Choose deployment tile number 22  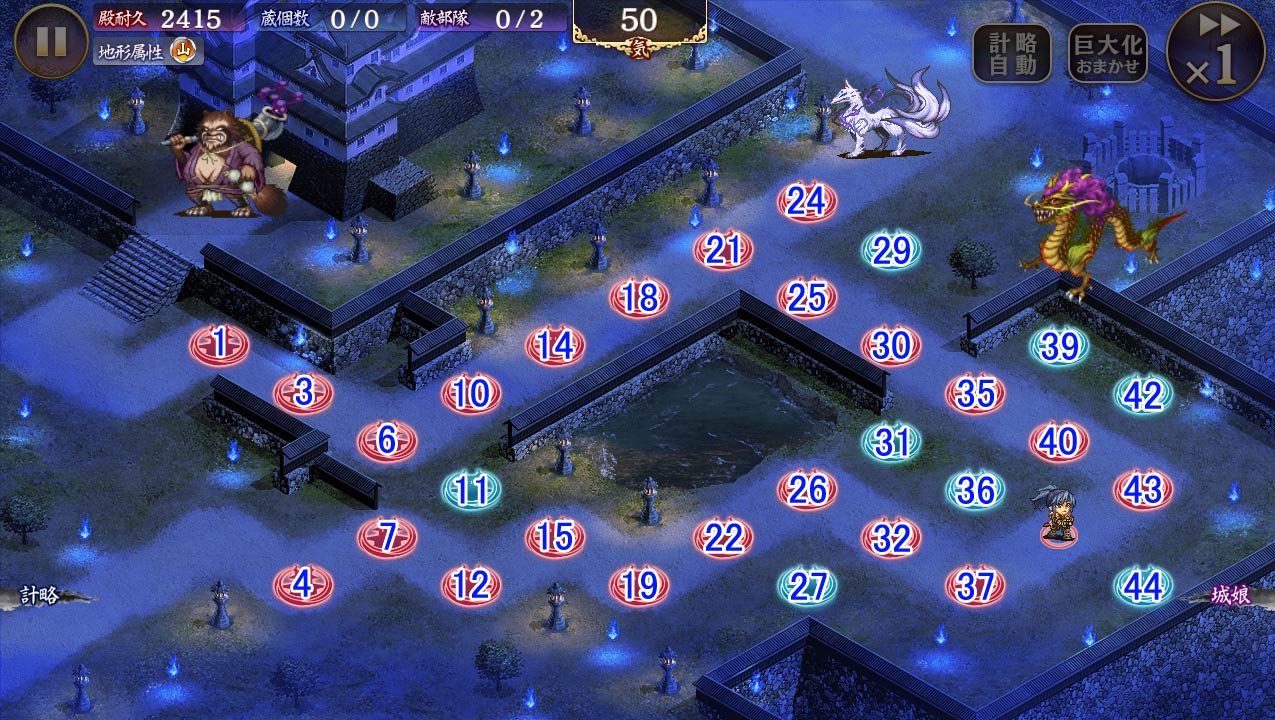click(x=722, y=538)
